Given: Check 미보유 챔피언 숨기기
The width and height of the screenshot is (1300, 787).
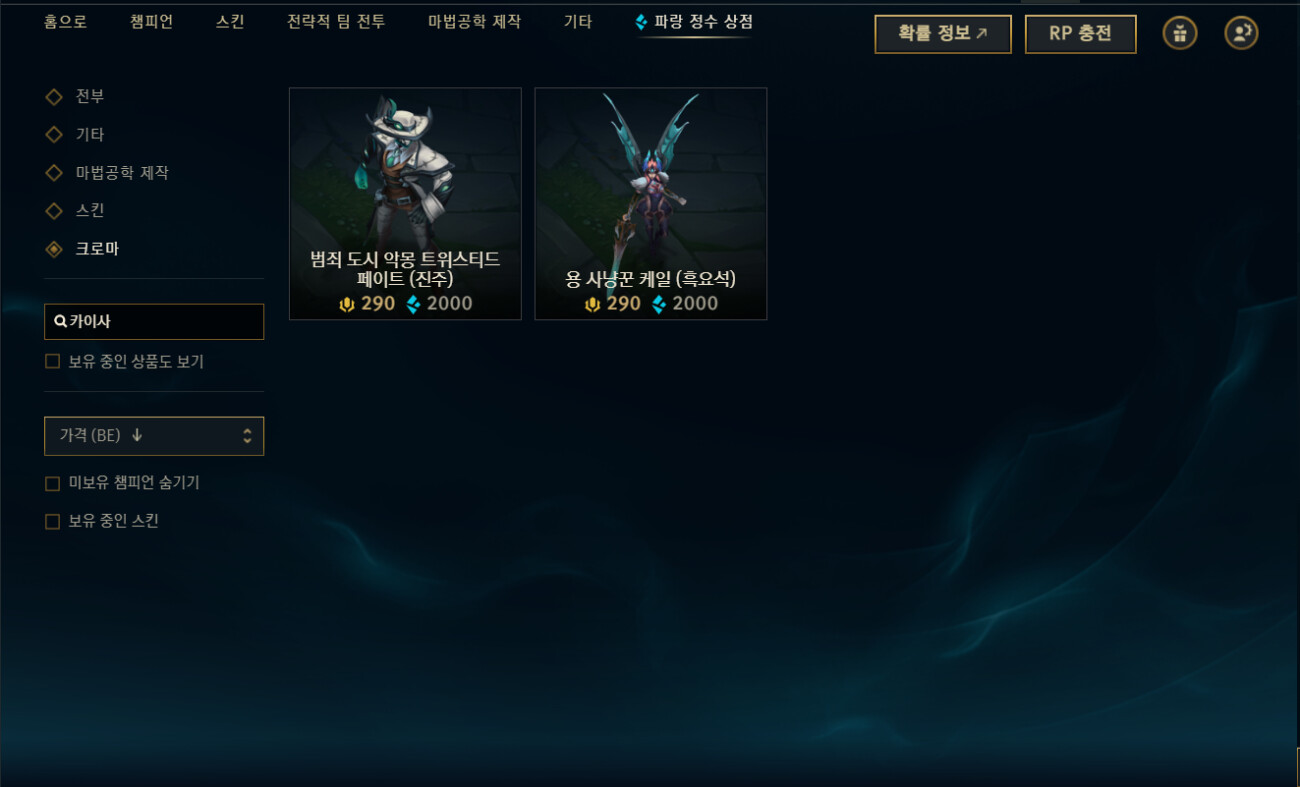Looking at the screenshot, I should 52,483.
